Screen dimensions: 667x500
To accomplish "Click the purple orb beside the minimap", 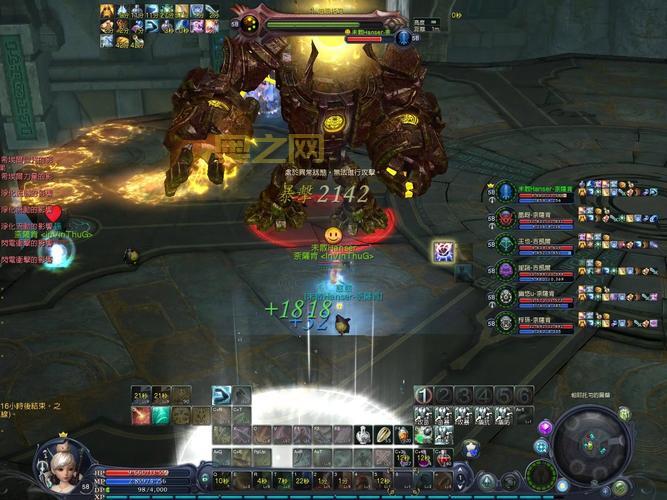I will point(545,428).
